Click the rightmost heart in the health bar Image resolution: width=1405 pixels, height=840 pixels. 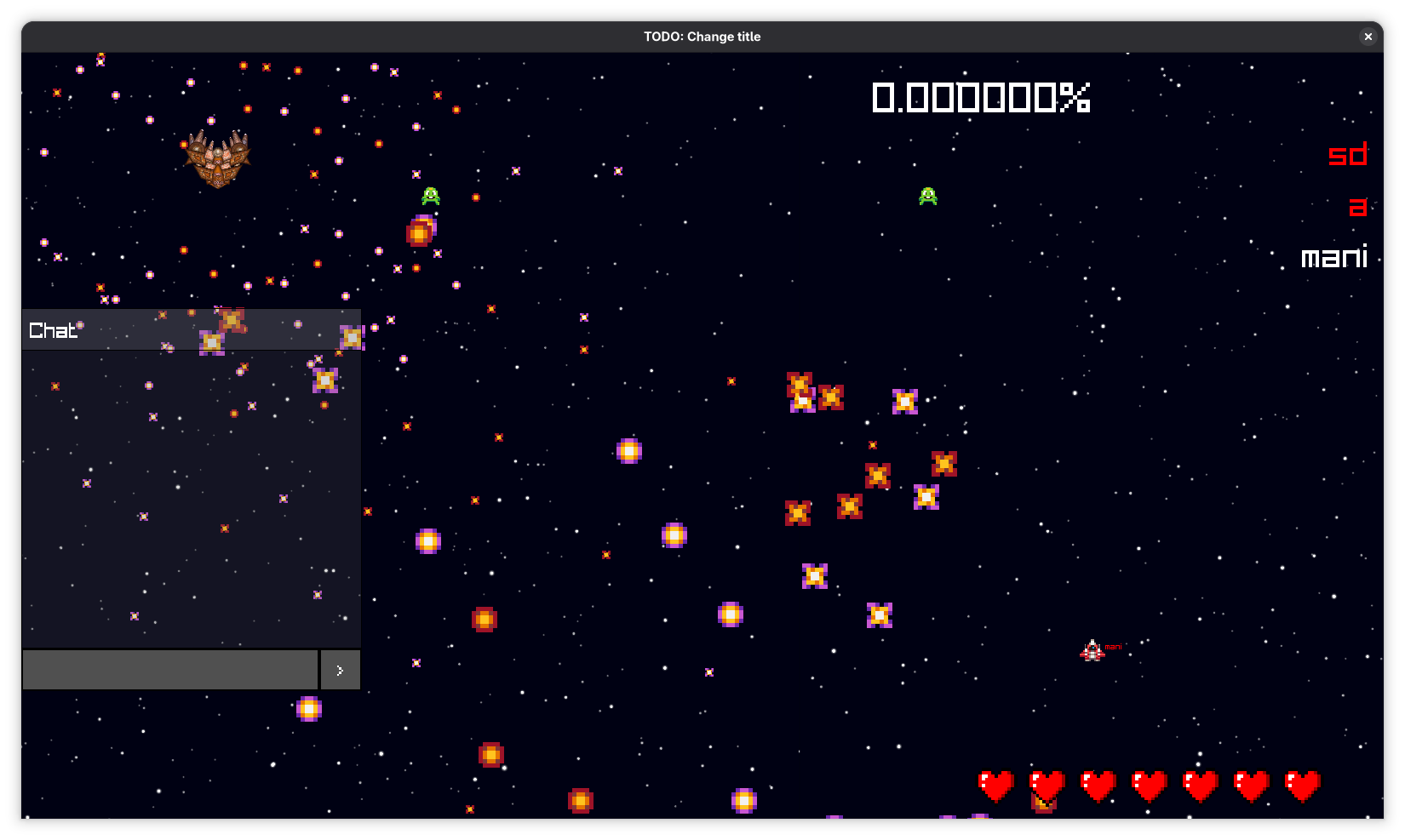pos(1303,785)
